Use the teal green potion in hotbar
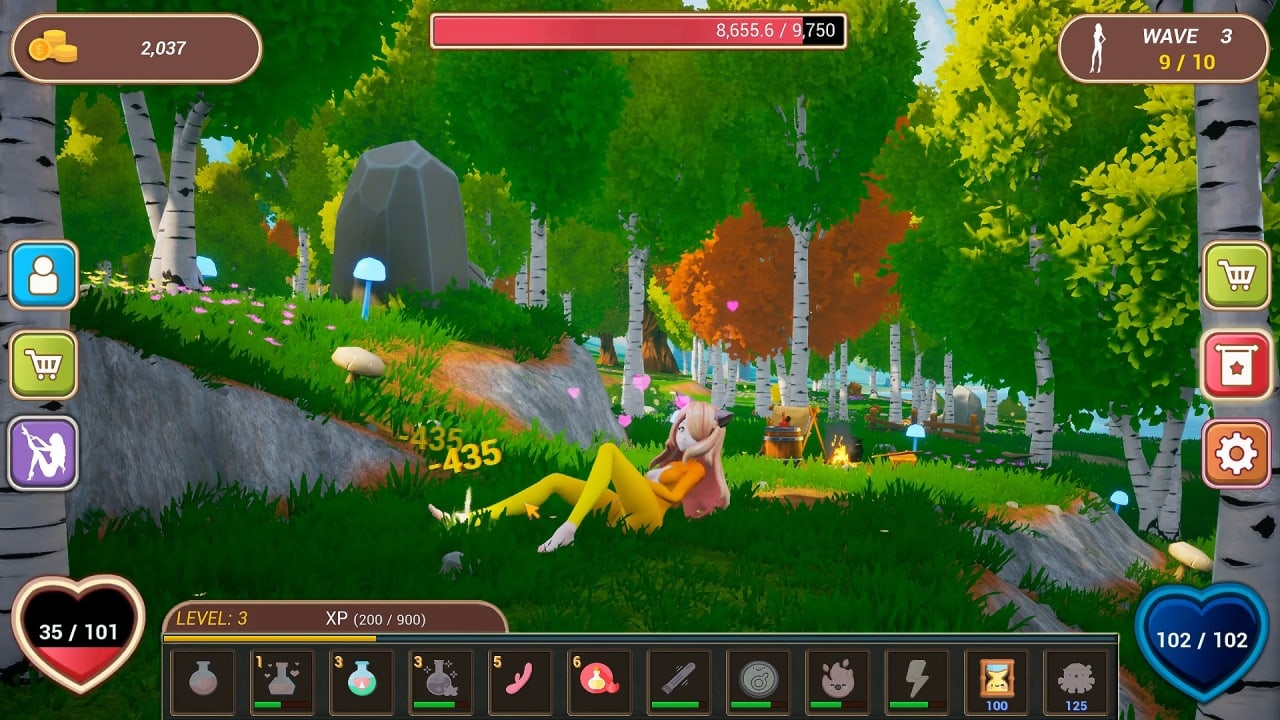1280x720 pixels. [361, 681]
